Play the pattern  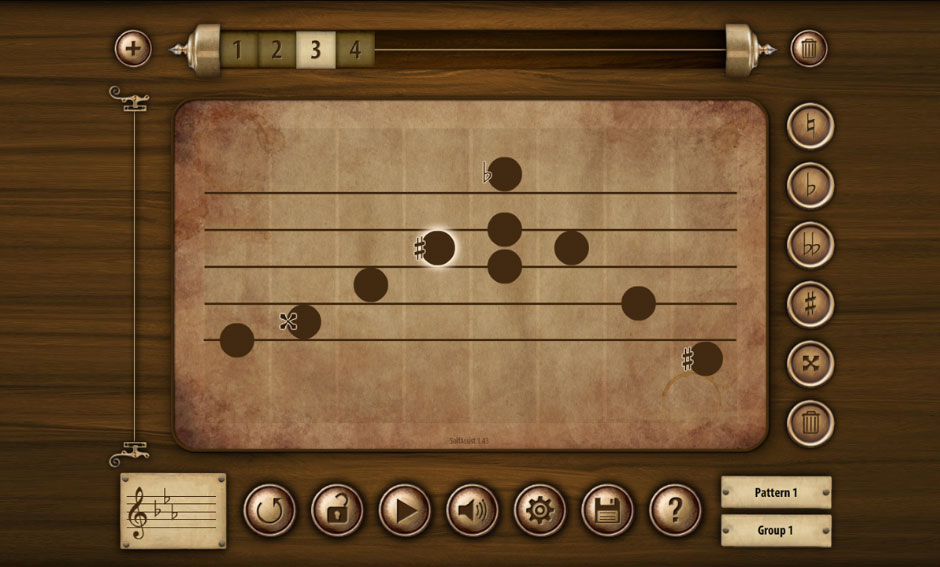(404, 511)
